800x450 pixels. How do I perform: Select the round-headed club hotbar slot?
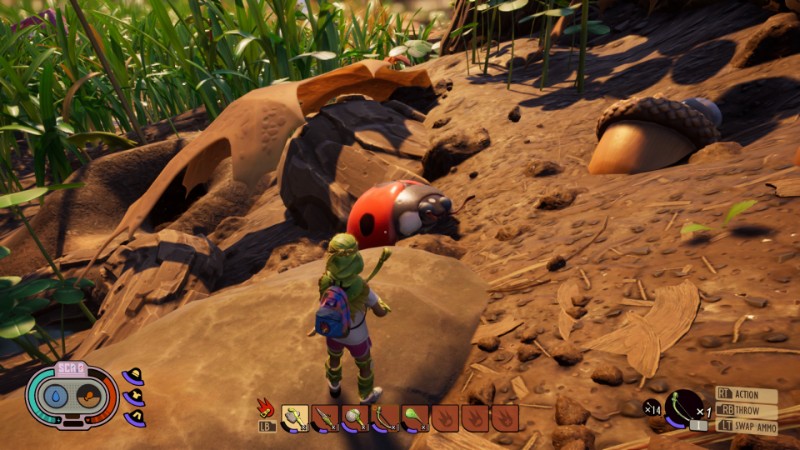(x=355, y=417)
